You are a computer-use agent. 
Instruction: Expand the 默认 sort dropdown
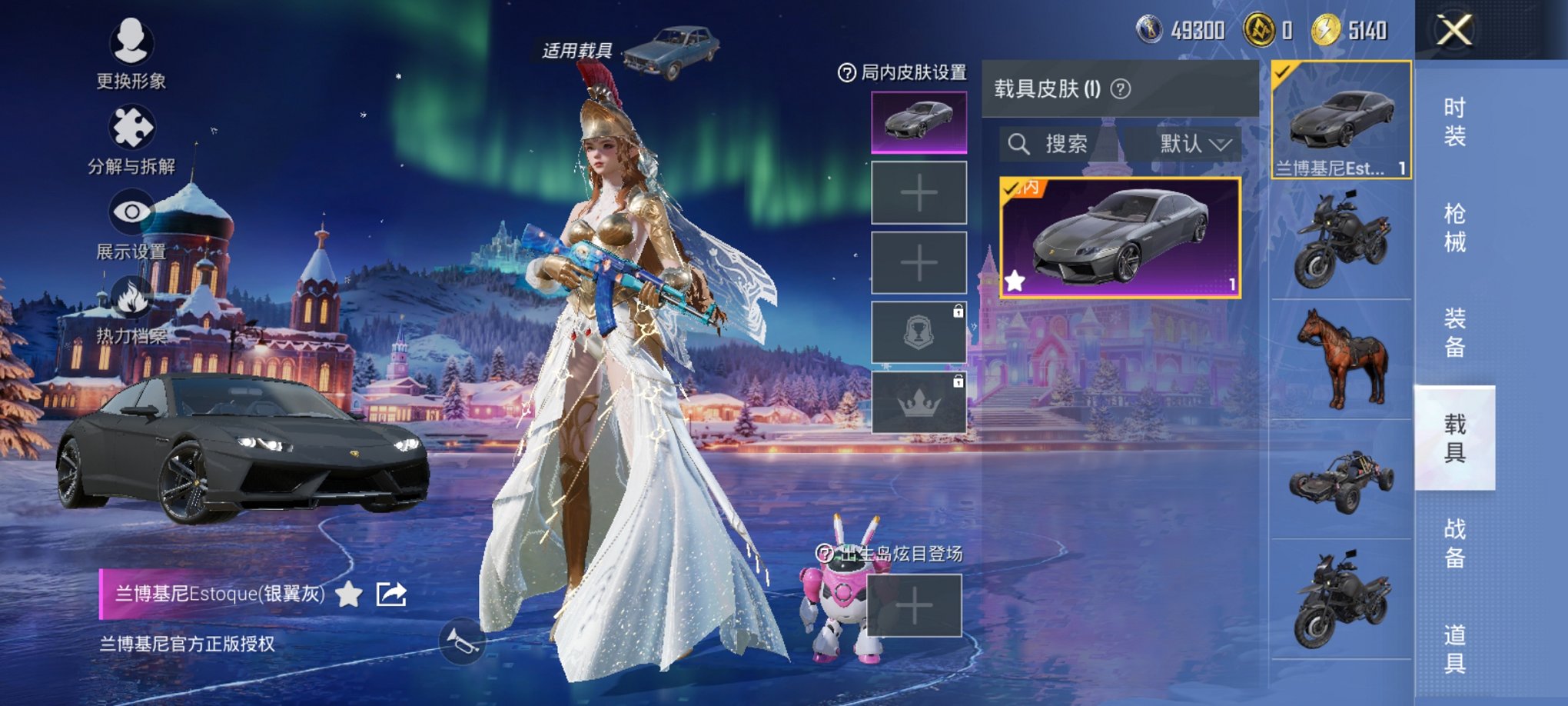pyautogui.click(x=1191, y=145)
